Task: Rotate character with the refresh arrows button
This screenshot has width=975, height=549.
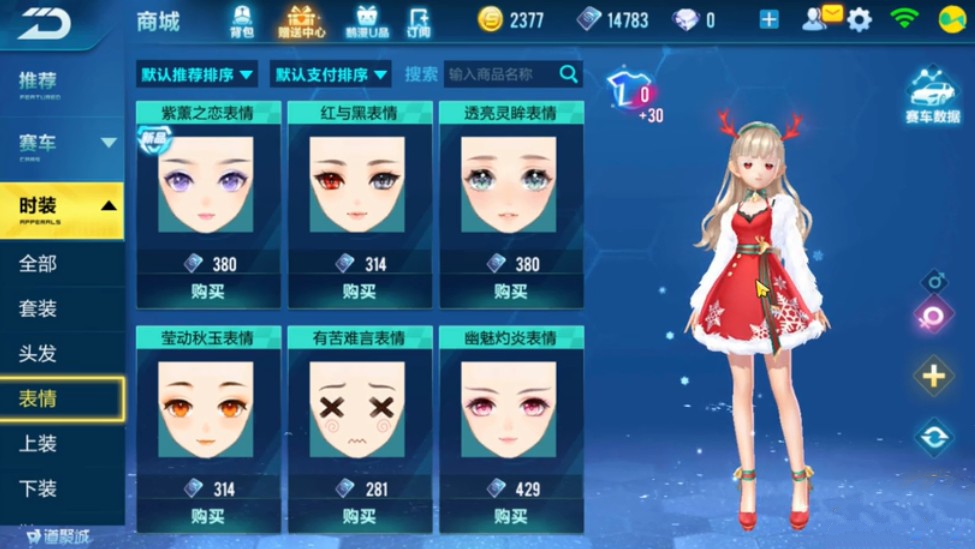Action: click(x=933, y=437)
